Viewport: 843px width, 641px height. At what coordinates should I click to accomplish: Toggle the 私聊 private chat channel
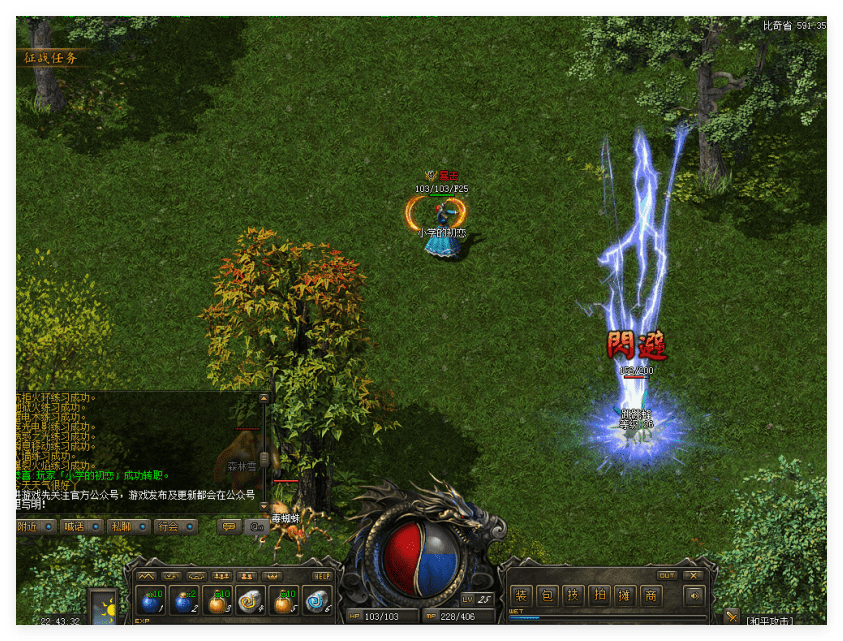(x=127, y=526)
